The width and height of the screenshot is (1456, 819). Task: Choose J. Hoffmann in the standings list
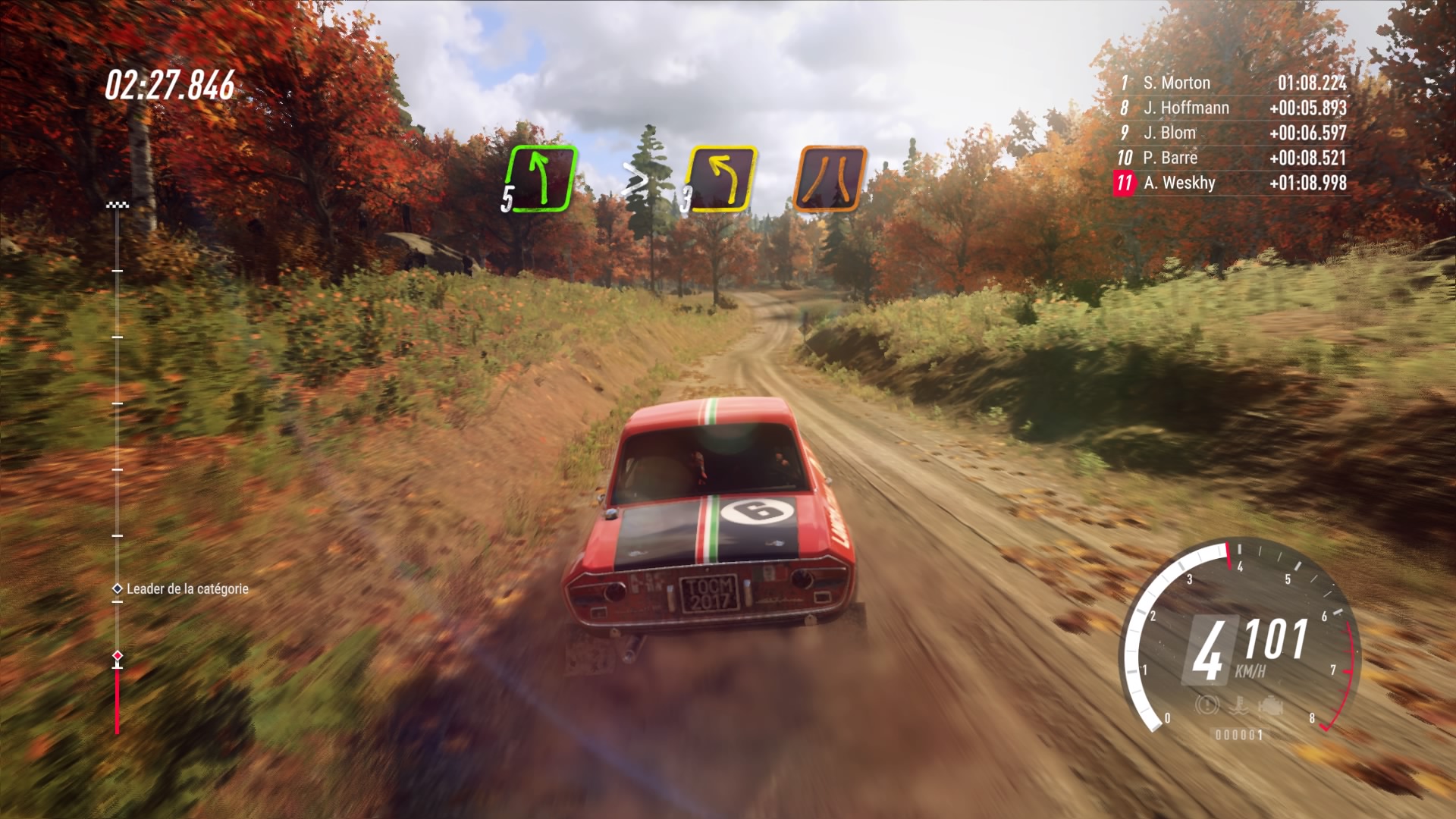1234,108
